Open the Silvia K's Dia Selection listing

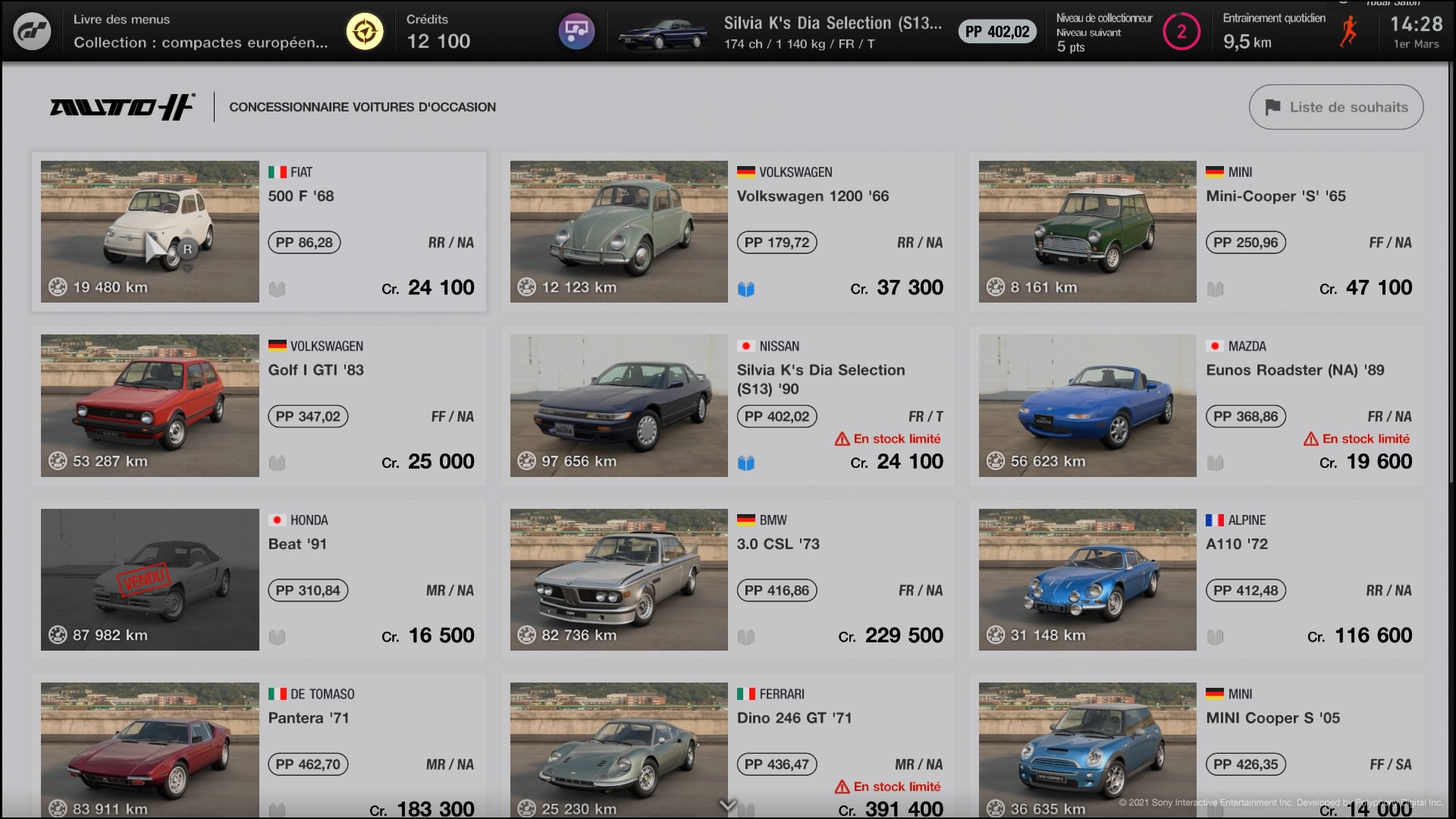coord(727,406)
